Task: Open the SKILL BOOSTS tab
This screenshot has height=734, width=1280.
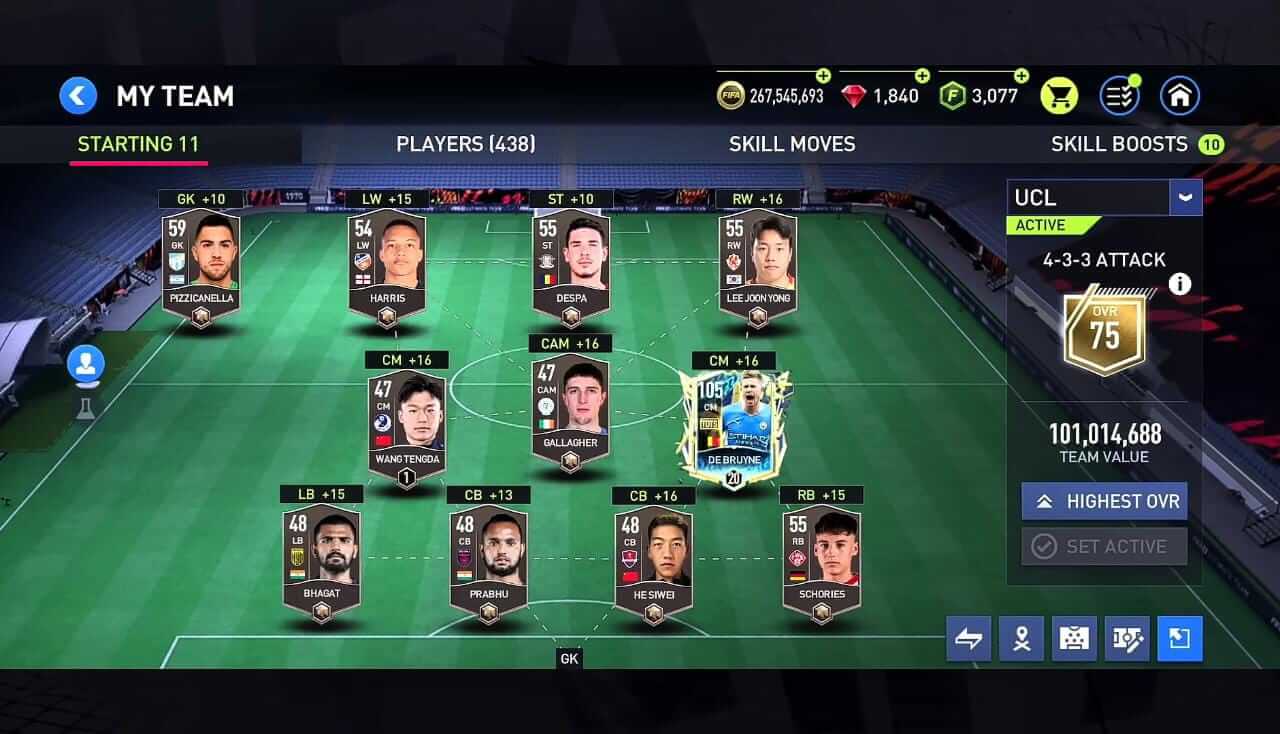Action: (x=1120, y=144)
